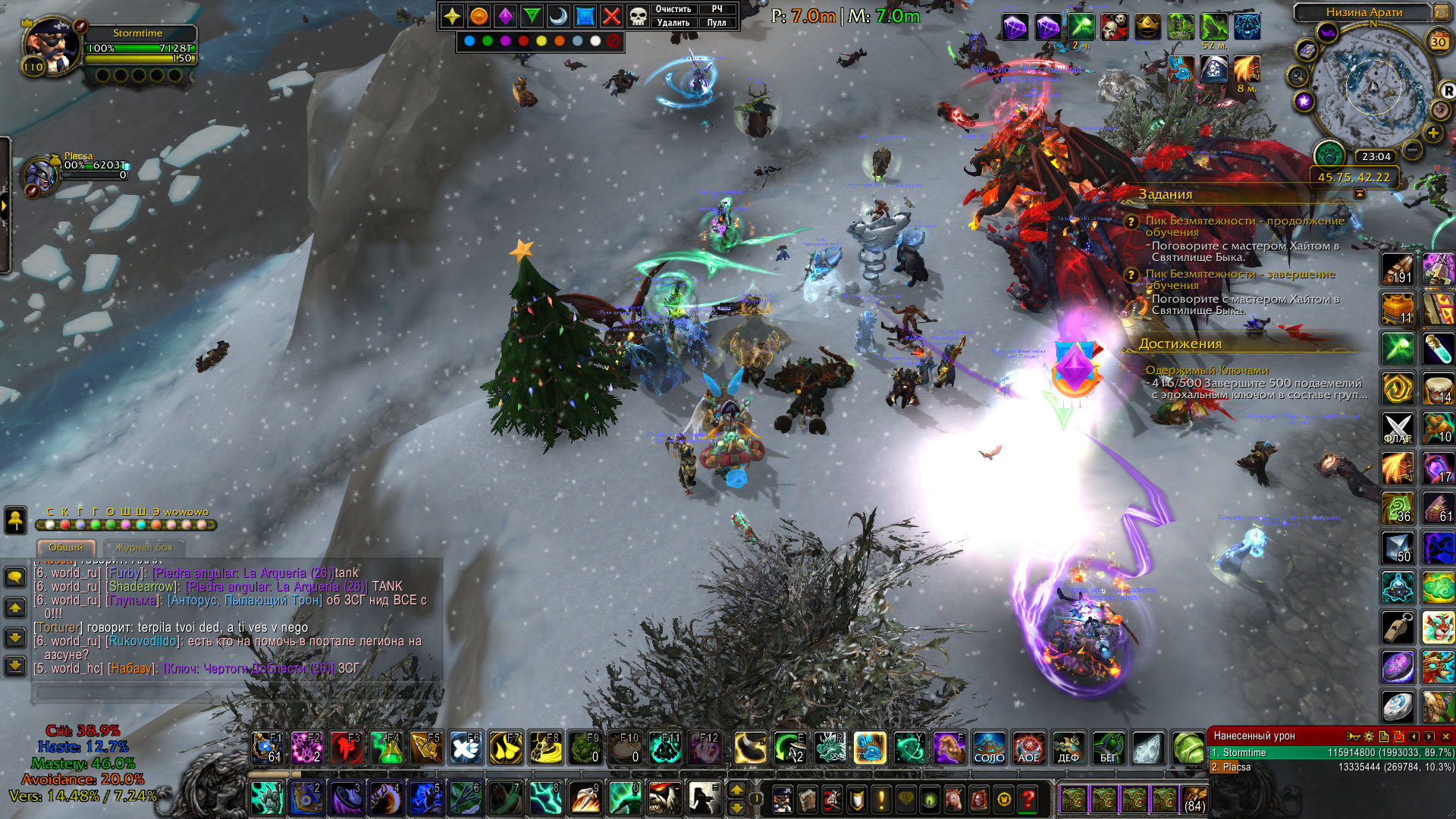1456x819 pixels.
Task: Open the Пик Безмятежности - продолжение обучения quest
Action: tap(1244, 226)
